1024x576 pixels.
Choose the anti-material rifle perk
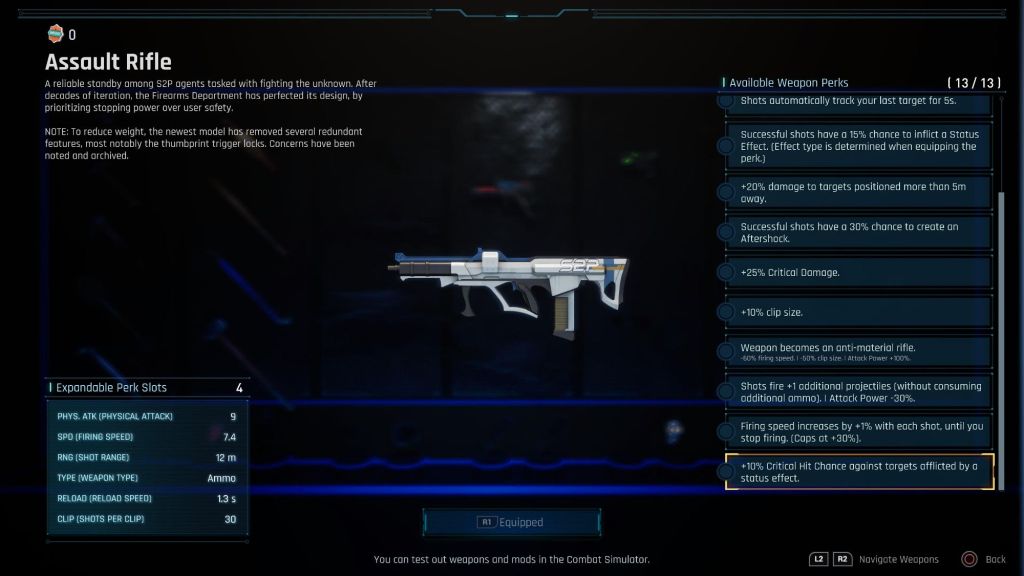(x=859, y=351)
